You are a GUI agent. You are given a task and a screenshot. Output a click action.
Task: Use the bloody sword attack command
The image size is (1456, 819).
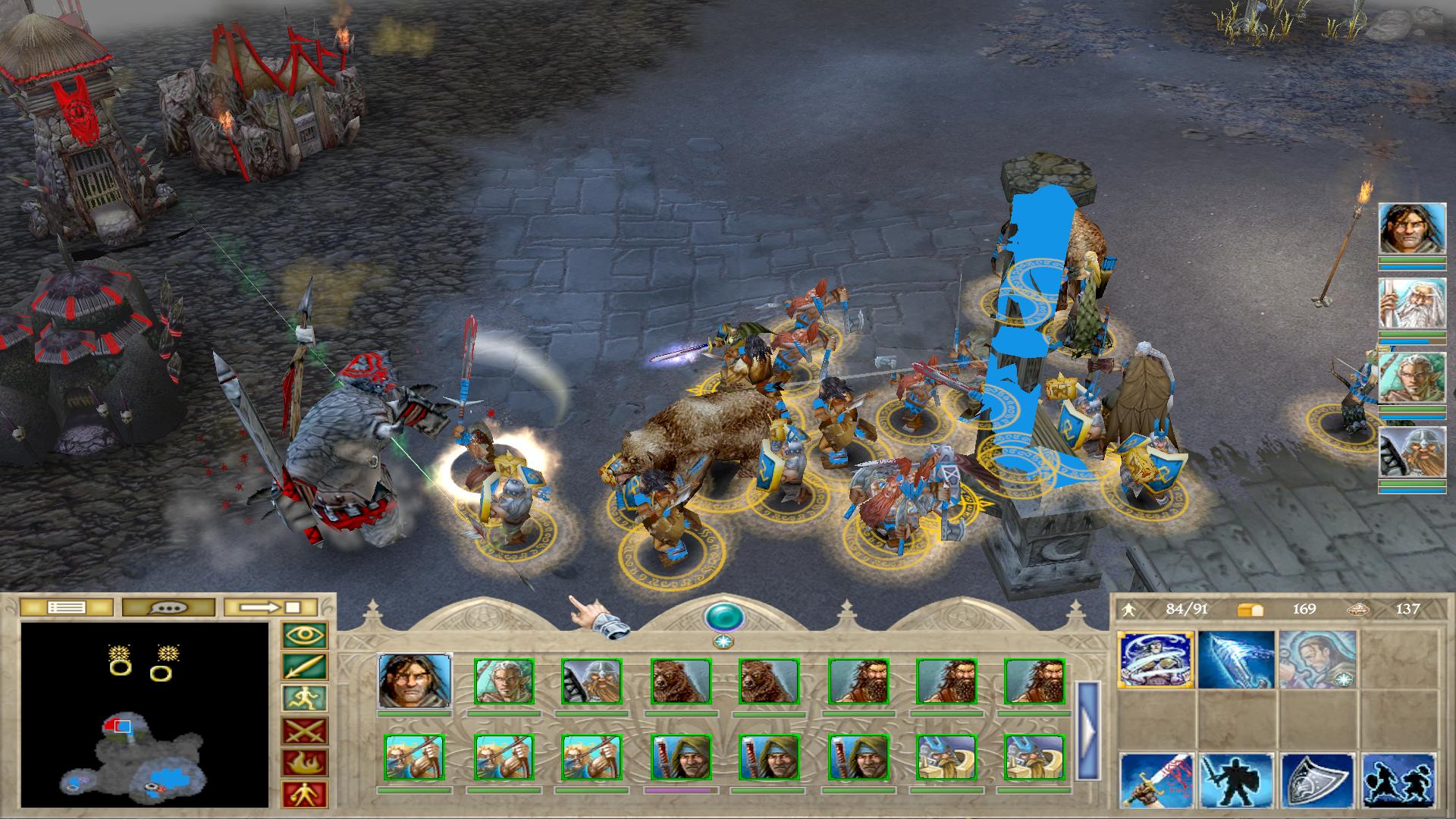pyautogui.click(x=1156, y=781)
